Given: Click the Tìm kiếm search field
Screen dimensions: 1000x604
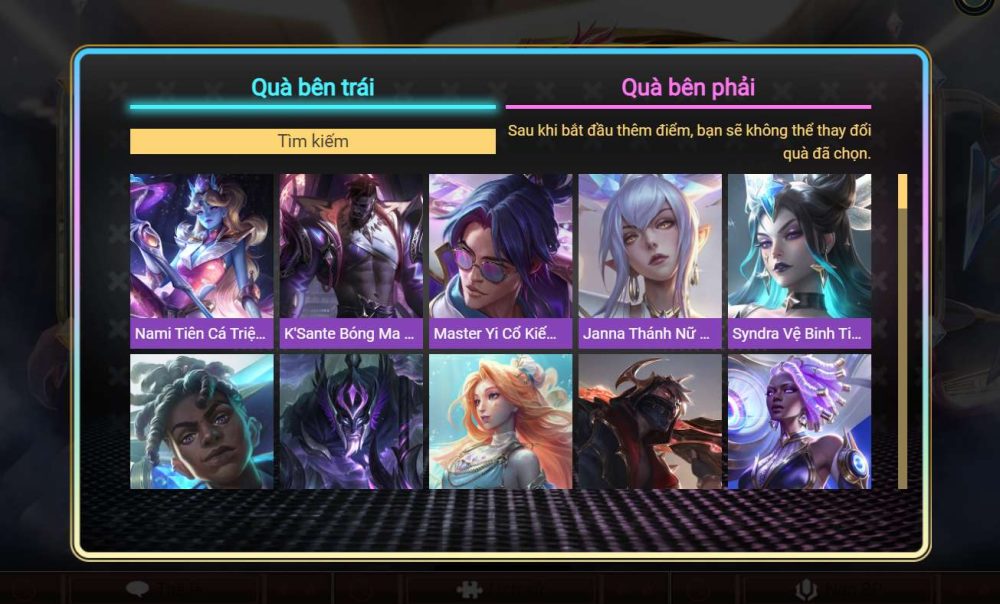Looking at the screenshot, I should click(x=312, y=141).
